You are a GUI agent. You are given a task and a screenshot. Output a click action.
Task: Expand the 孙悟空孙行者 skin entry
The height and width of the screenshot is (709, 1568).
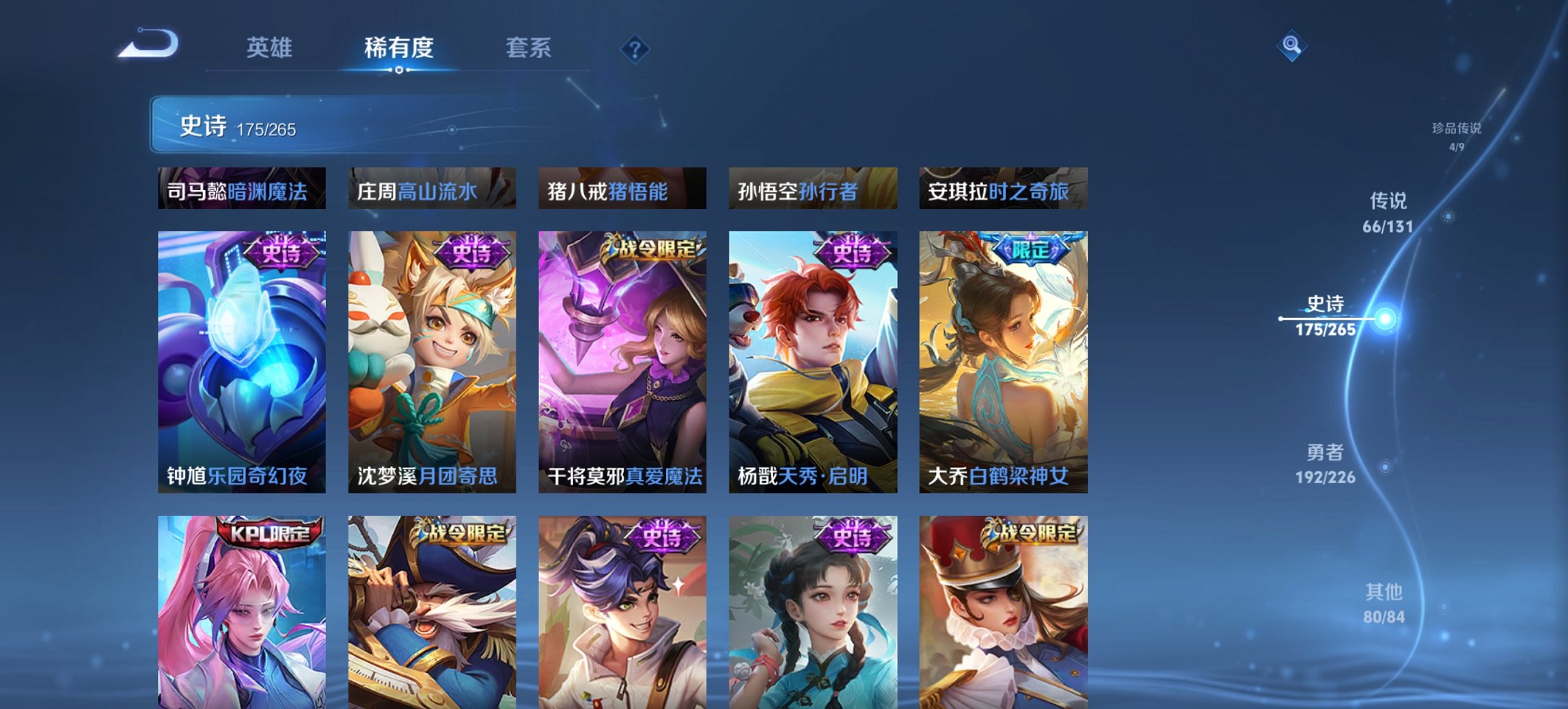(x=813, y=191)
